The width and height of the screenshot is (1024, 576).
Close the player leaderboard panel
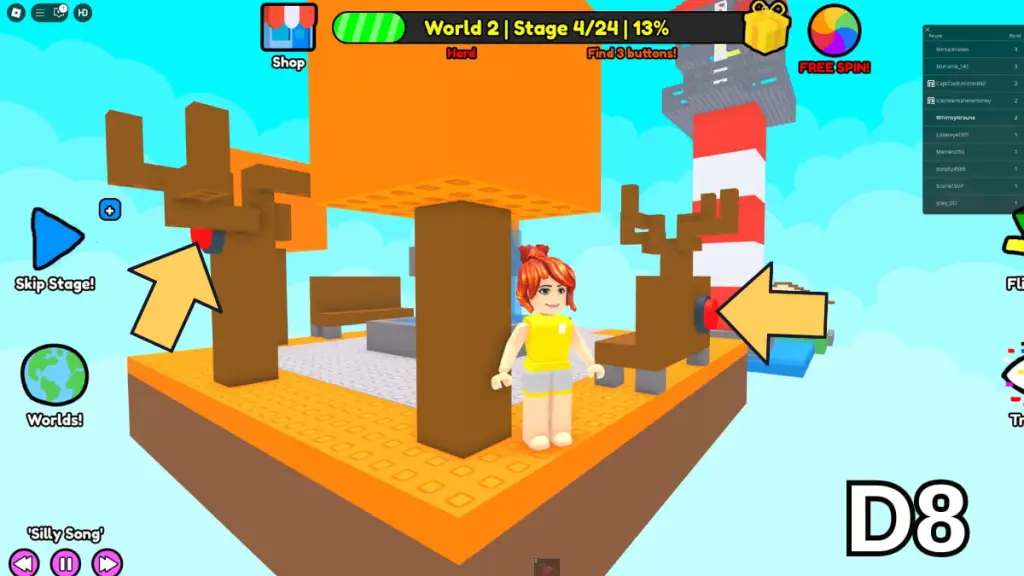(928, 31)
